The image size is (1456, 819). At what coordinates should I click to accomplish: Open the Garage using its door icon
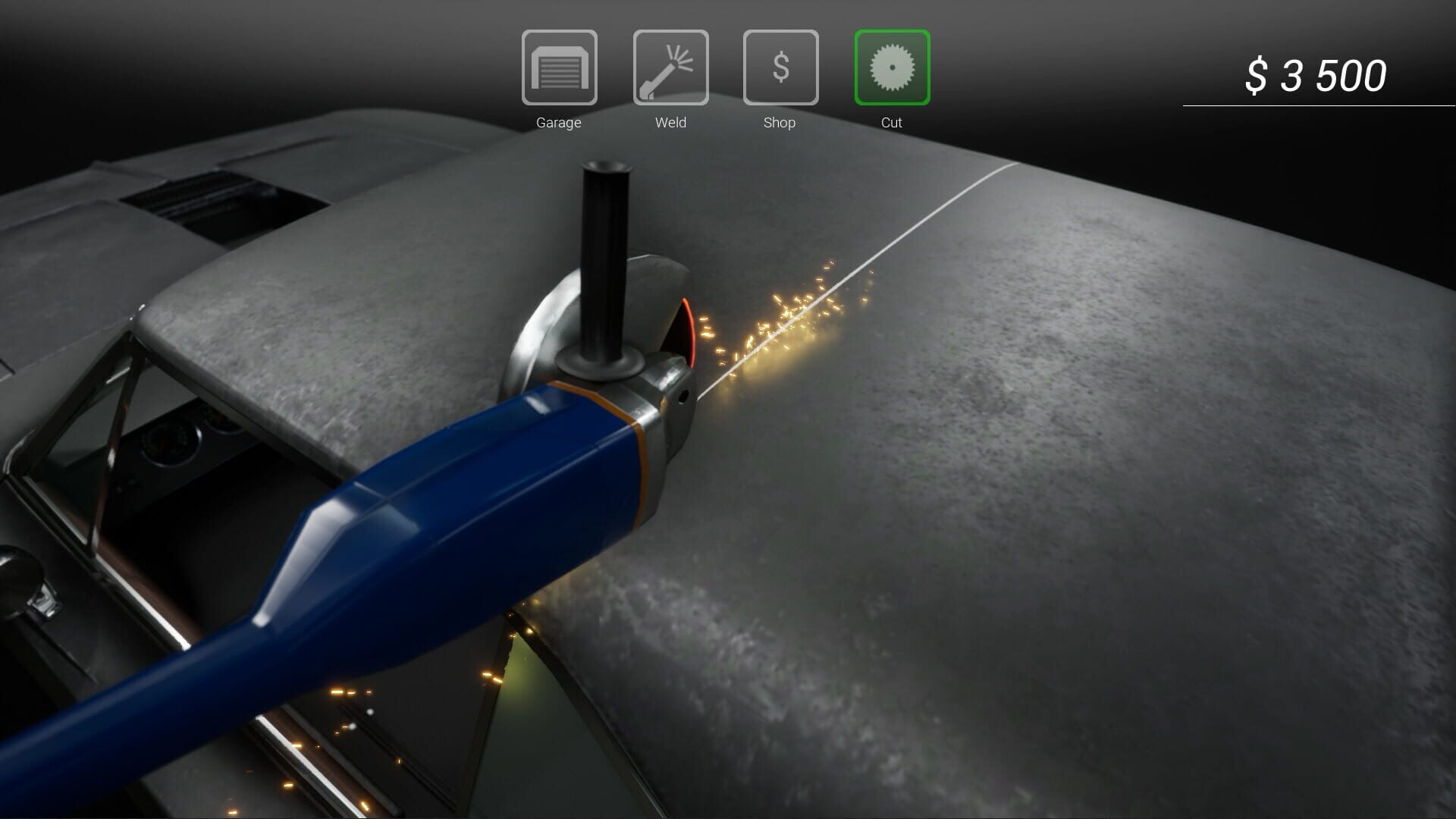[559, 68]
